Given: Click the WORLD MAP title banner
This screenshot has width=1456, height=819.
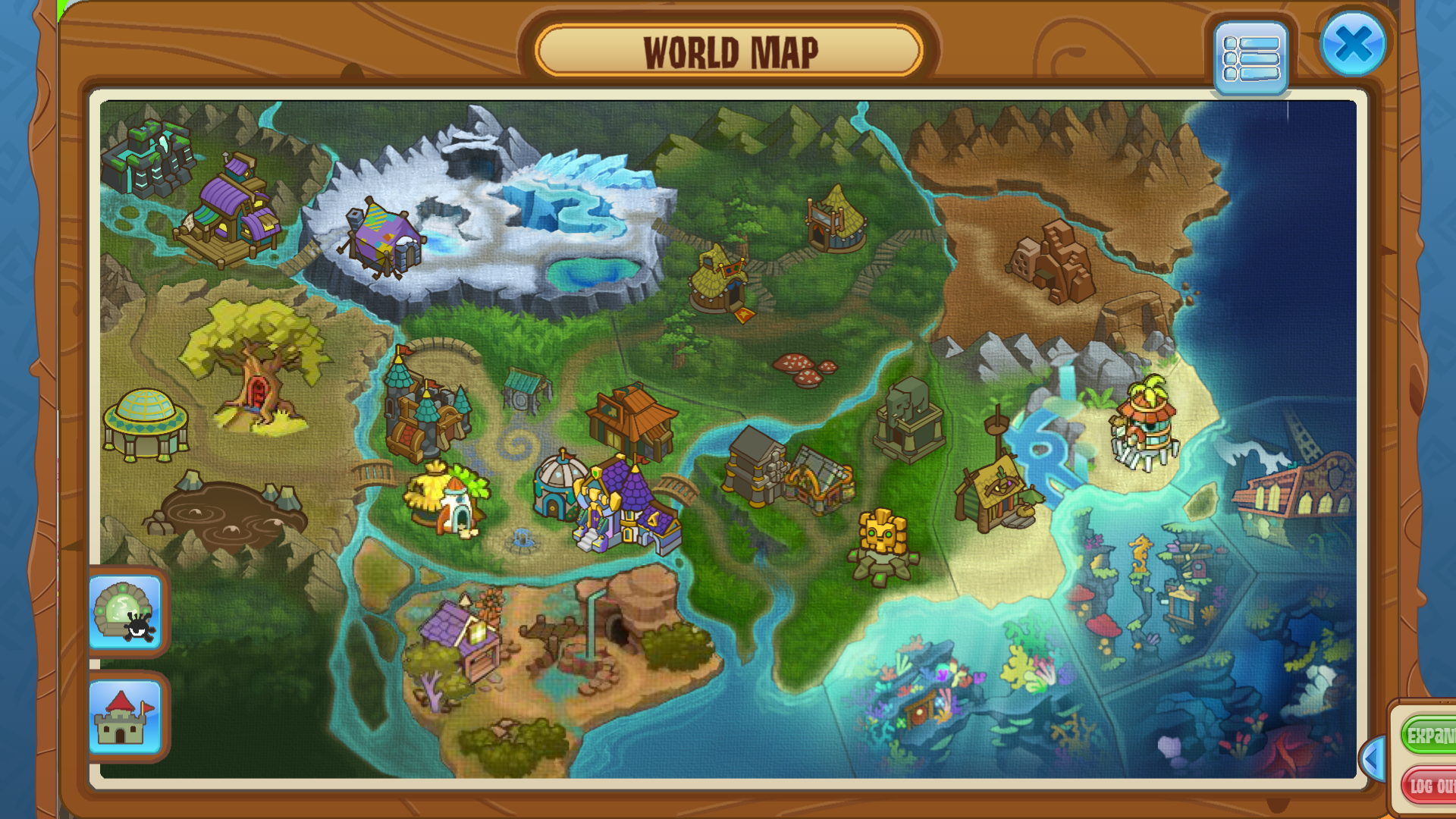Looking at the screenshot, I should coord(728,52).
